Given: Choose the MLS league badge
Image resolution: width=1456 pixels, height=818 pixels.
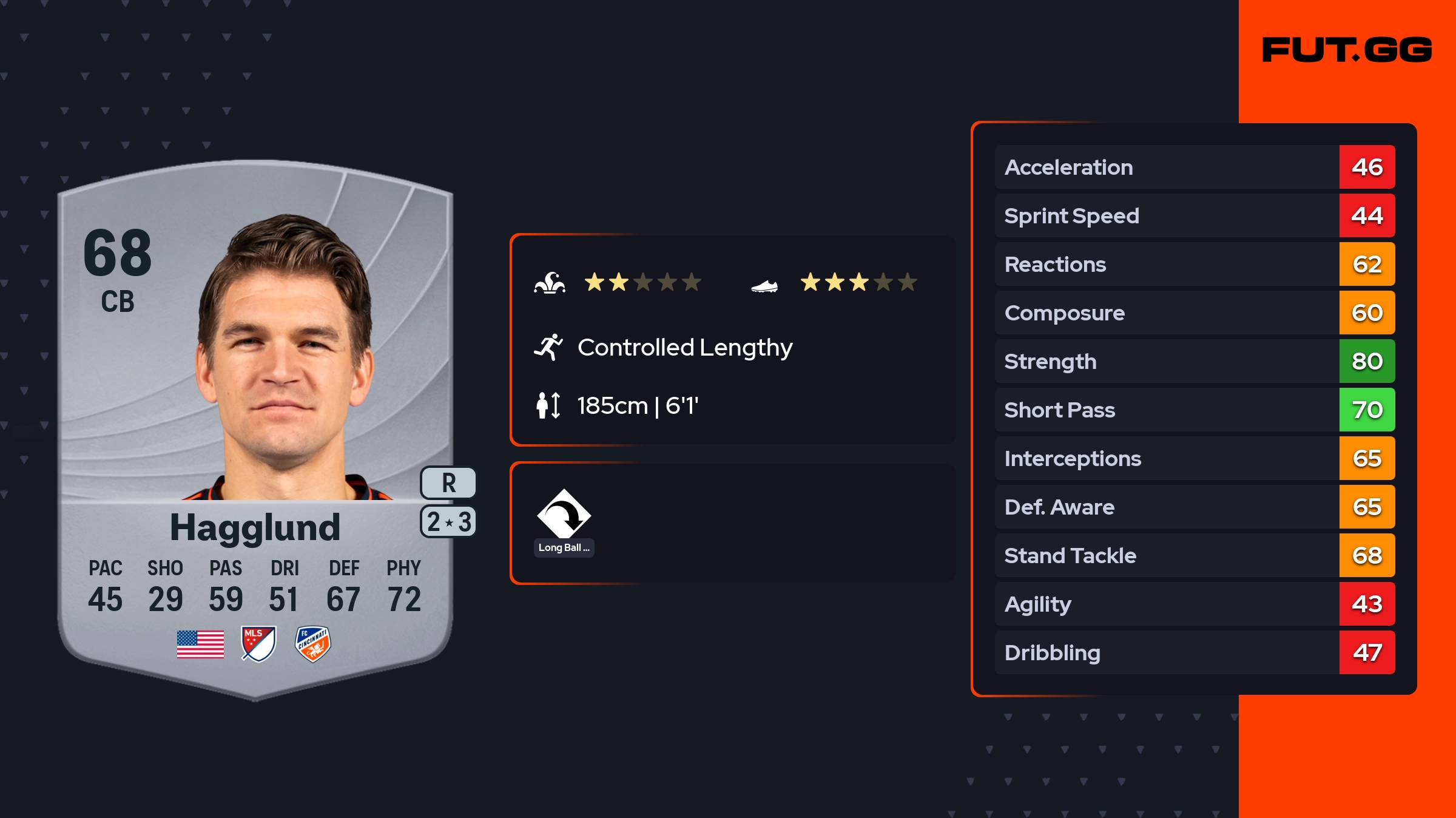Looking at the screenshot, I should coord(258,644).
